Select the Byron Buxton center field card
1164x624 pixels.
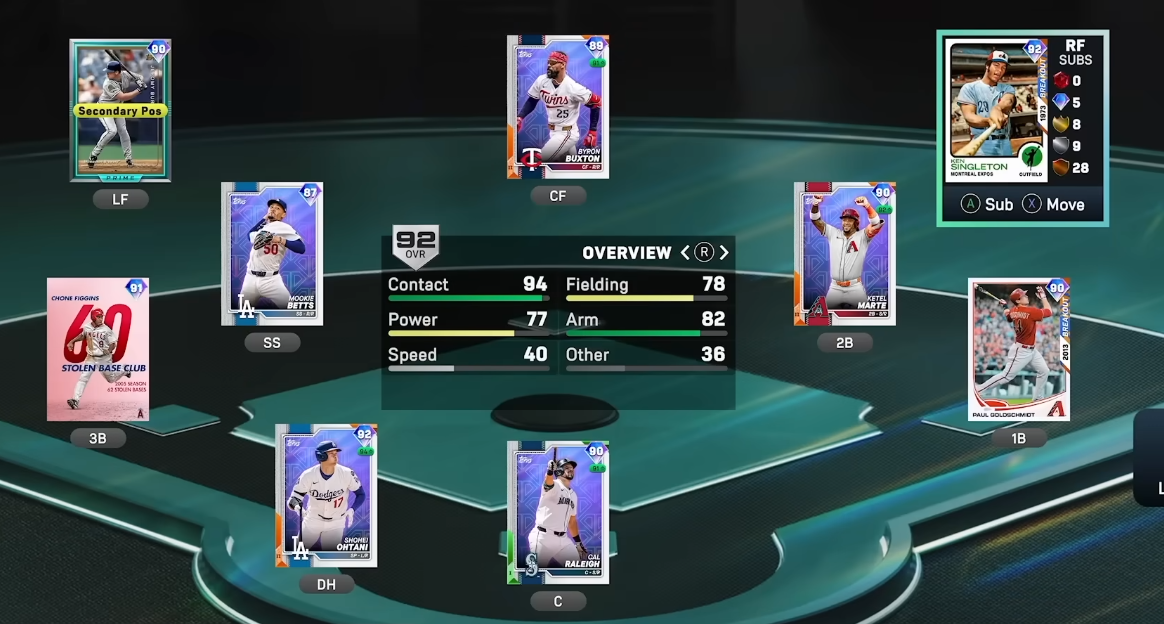click(558, 107)
